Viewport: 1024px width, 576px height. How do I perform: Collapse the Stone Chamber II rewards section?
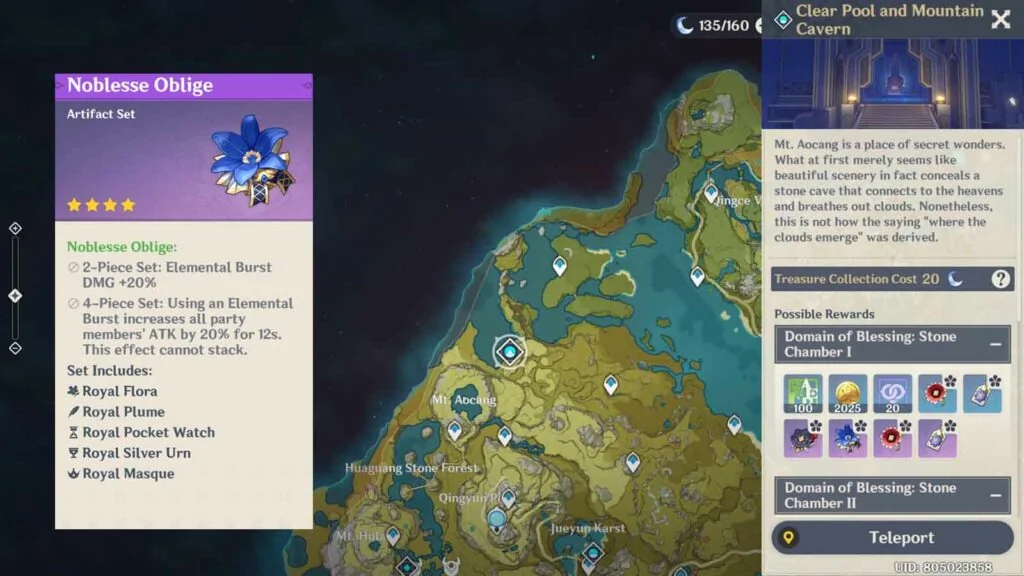pyautogui.click(x=996, y=495)
